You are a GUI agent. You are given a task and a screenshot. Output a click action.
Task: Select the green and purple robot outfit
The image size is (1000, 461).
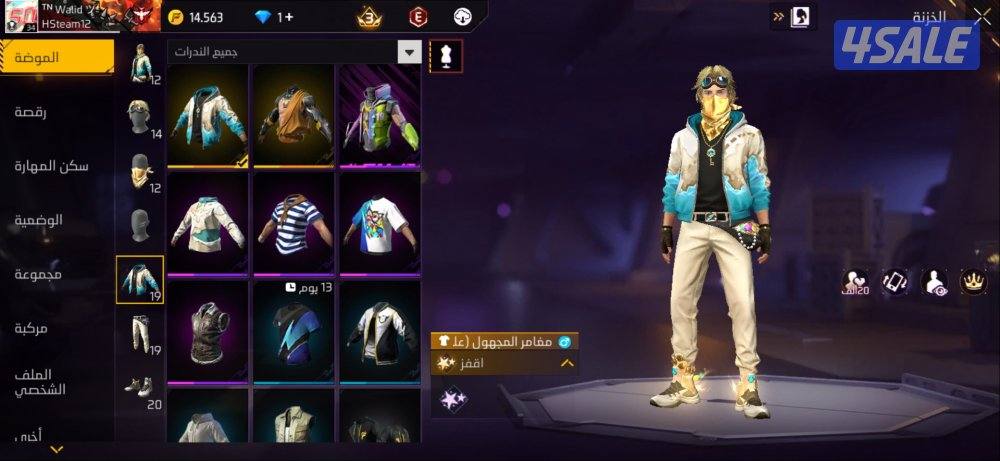click(x=380, y=116)
